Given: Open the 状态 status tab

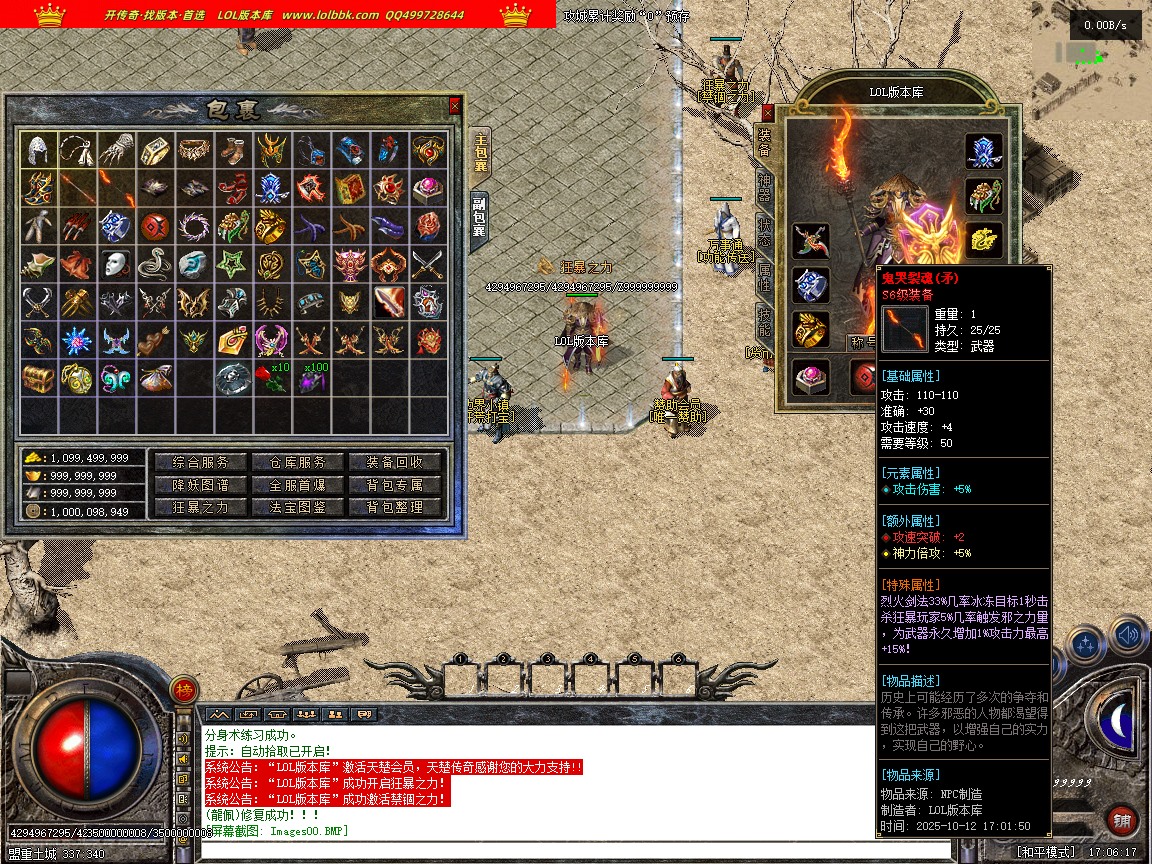Looking at the screenshot, I should [764, 227].
